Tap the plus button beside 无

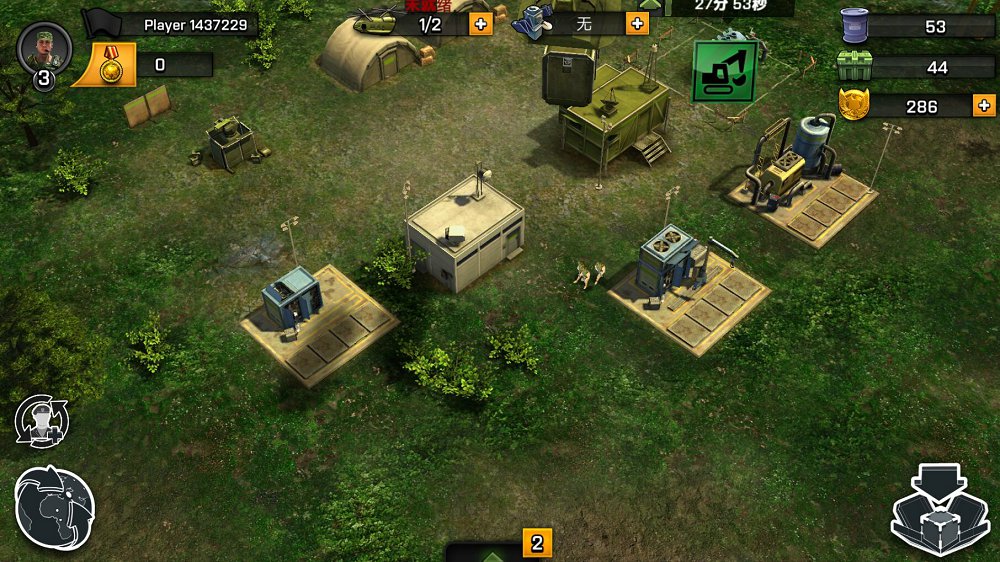[637, 23]
